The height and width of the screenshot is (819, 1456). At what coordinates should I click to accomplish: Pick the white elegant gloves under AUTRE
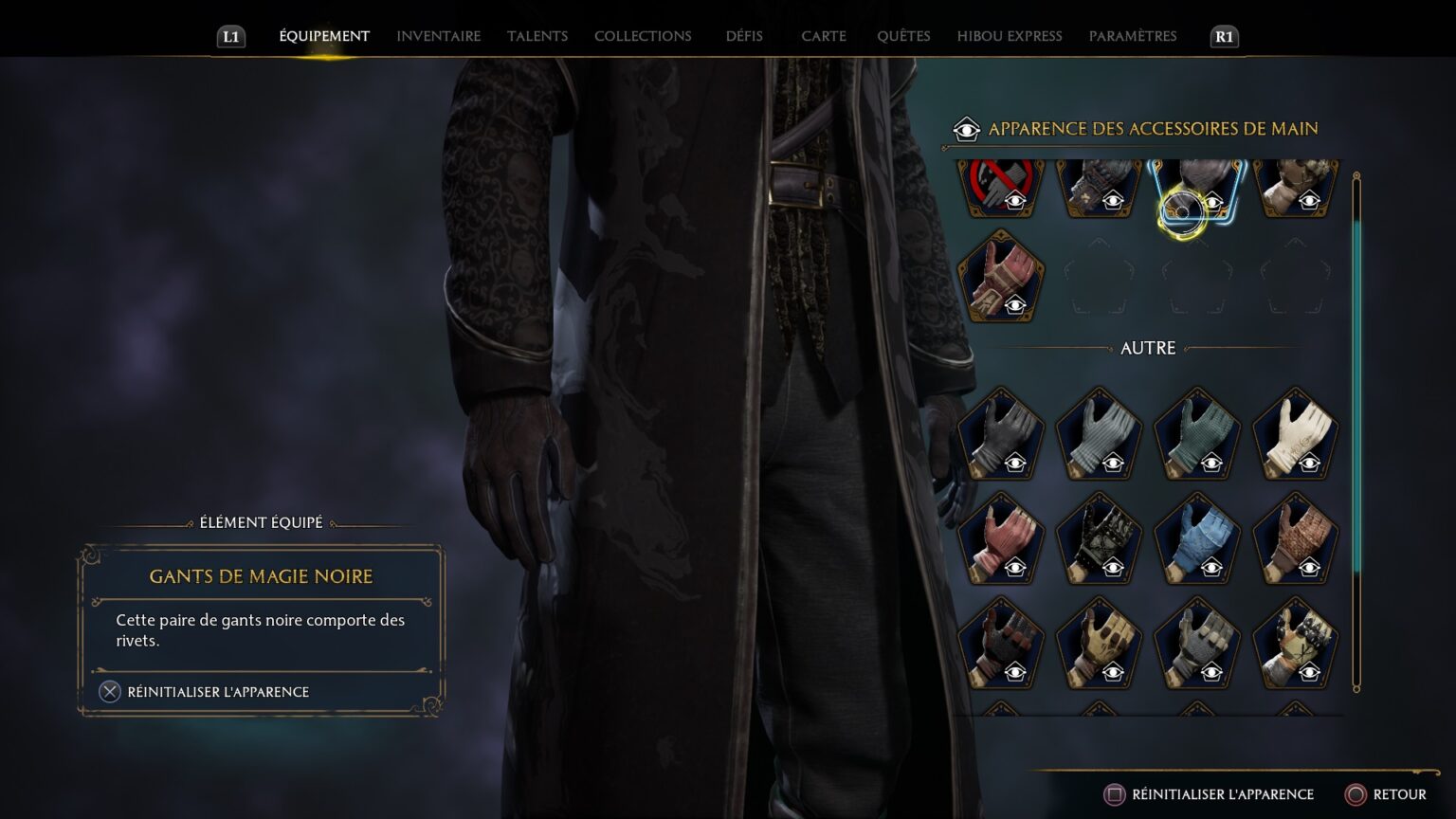tap(1295, 436)
